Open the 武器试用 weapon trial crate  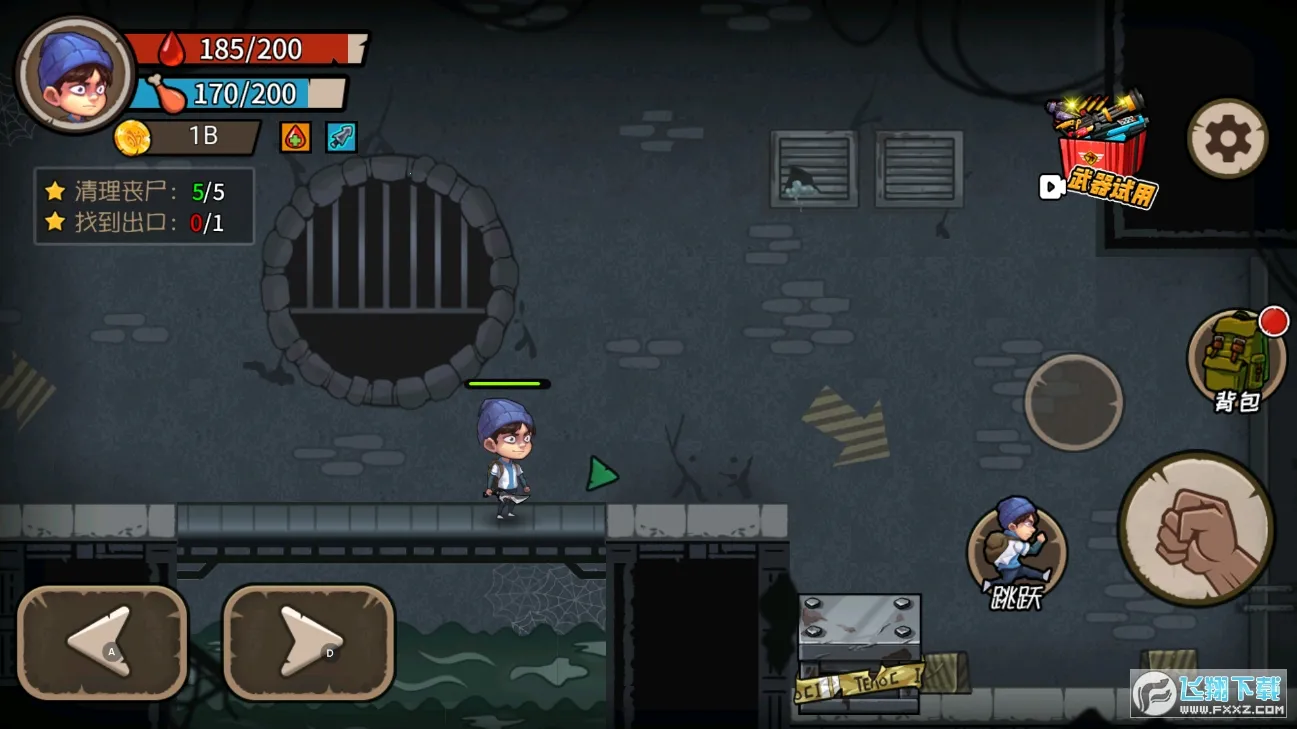click(1100, 150)
